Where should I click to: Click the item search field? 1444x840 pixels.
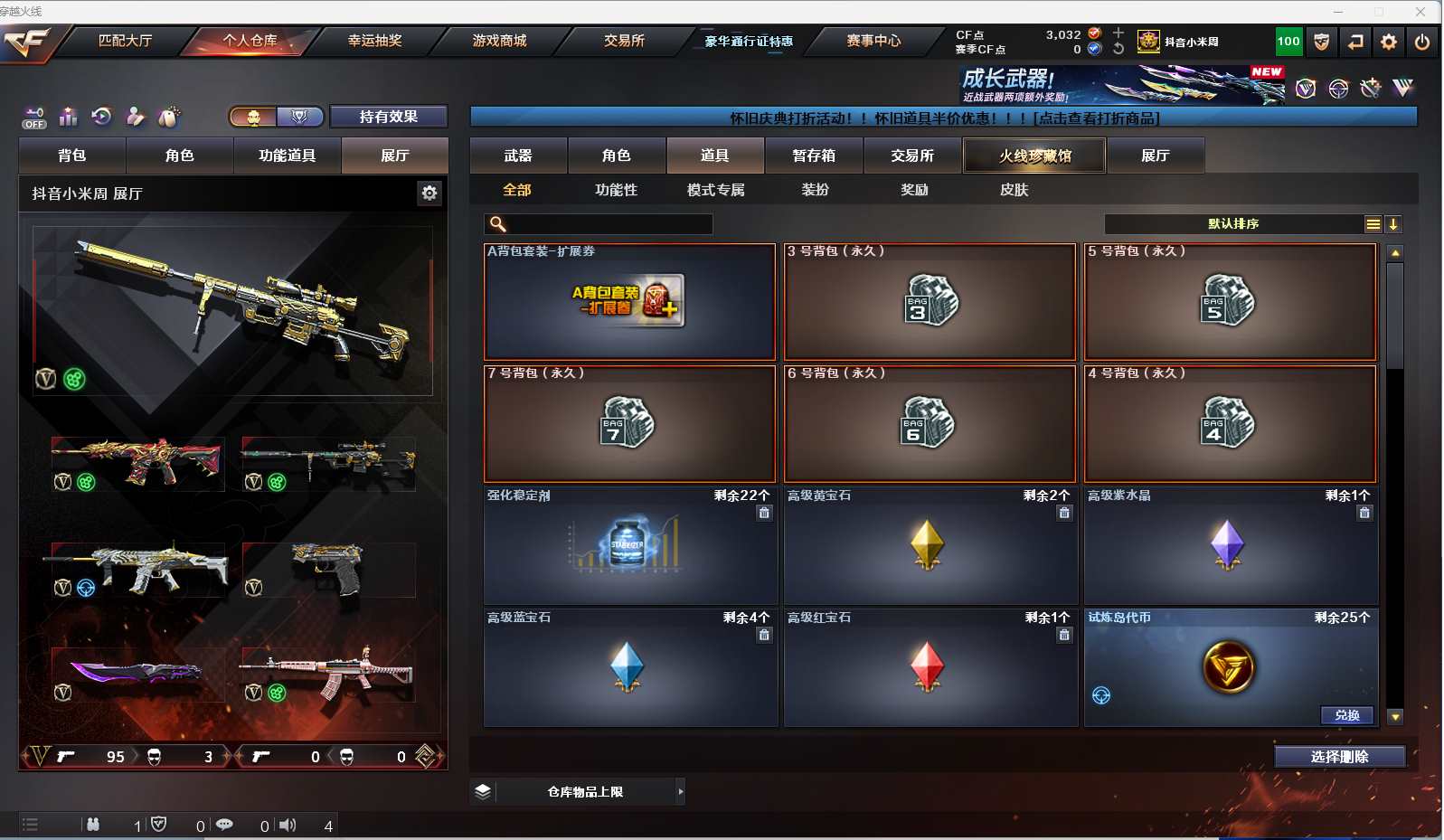point(606,224)
